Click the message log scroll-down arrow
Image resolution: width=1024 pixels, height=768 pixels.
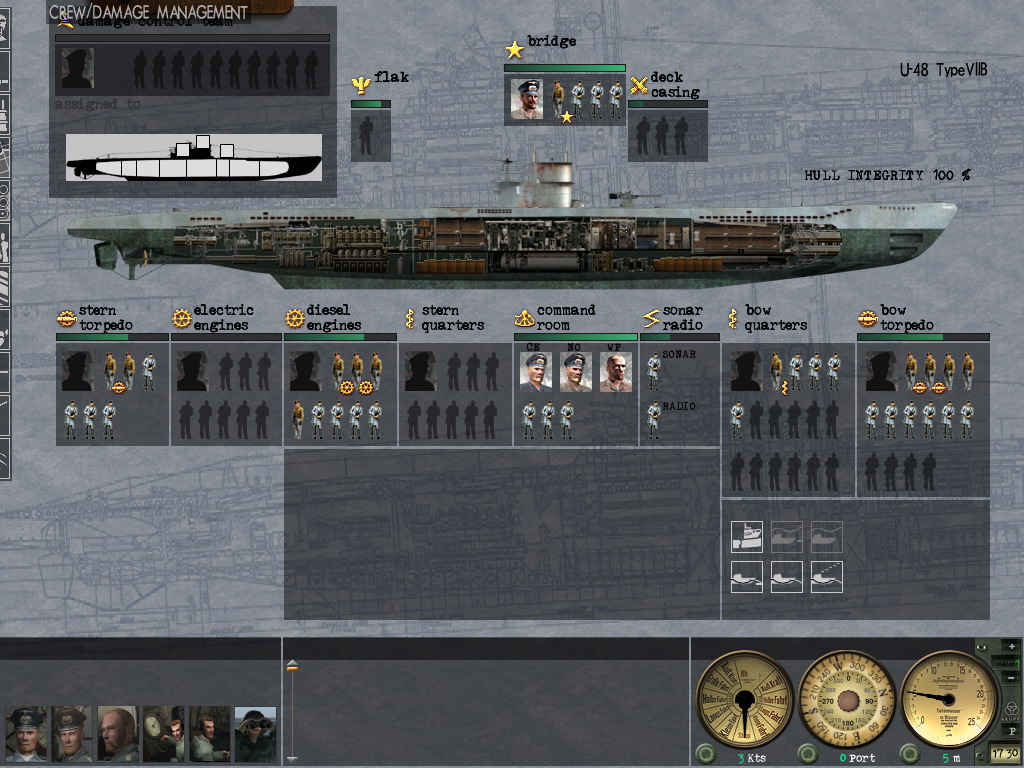coord(292,757)
